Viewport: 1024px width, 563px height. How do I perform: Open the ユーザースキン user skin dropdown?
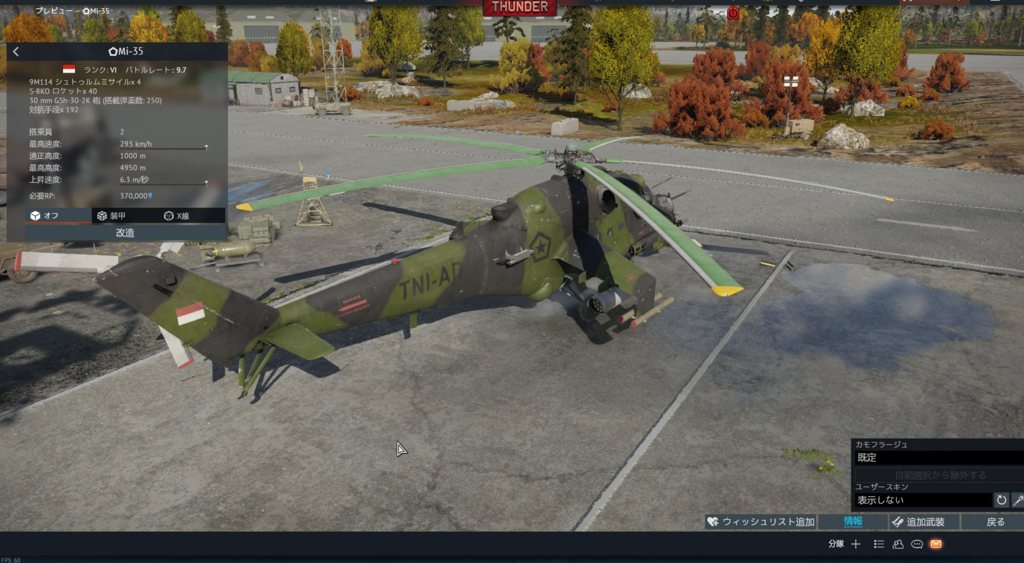point(920,499)
